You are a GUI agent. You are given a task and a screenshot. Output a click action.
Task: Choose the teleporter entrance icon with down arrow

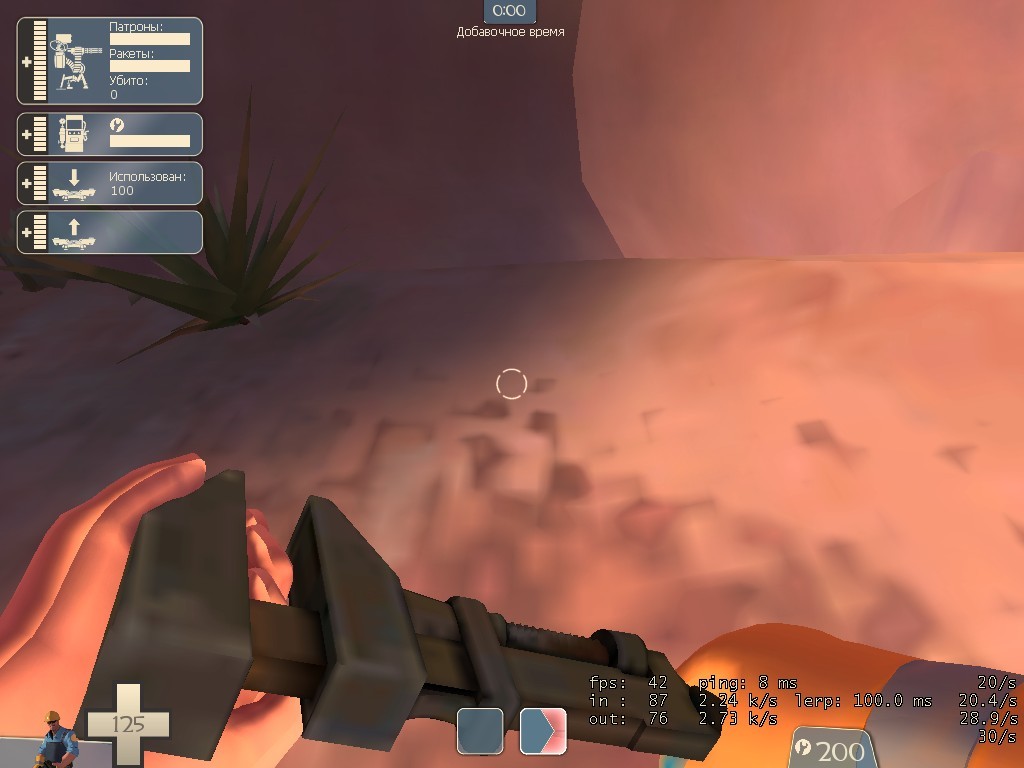(x=73, y=184)
